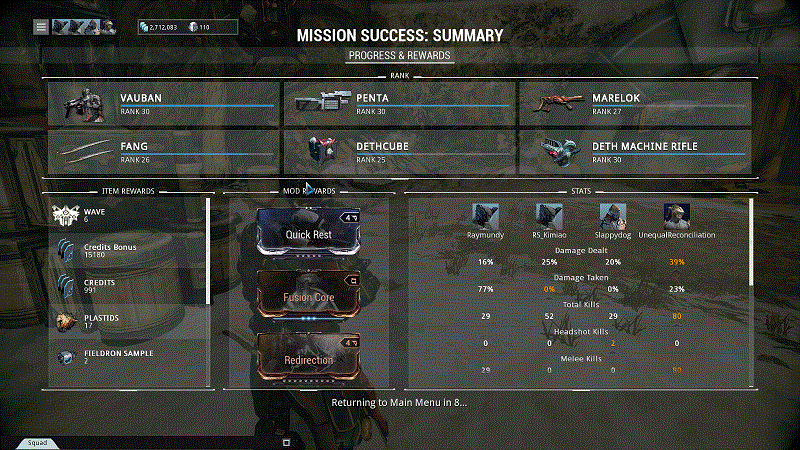Click Raymundy's player avatar
The height and width of the screenshot is (450, 800).
tap(486, 215)
